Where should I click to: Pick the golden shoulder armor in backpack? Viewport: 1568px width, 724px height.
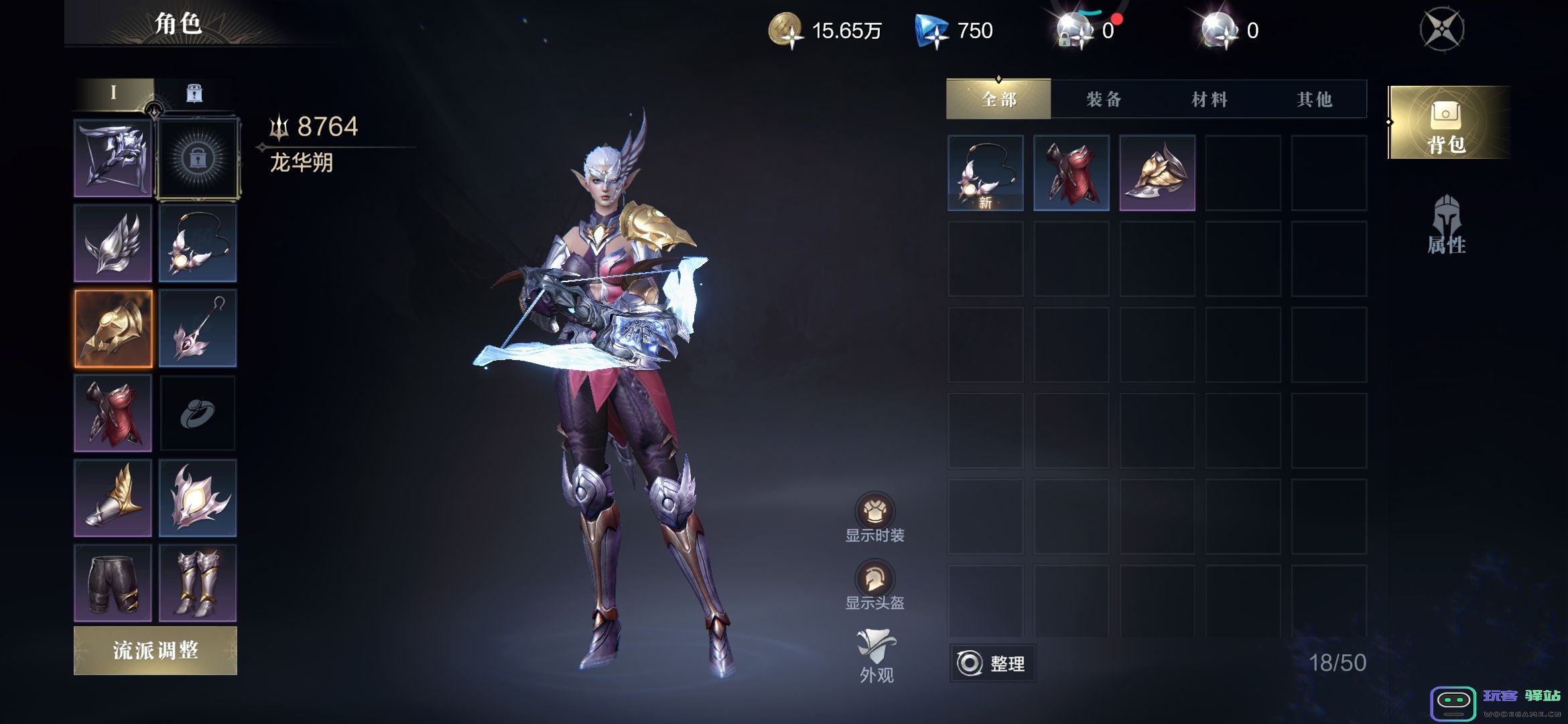coord(1157,173)
